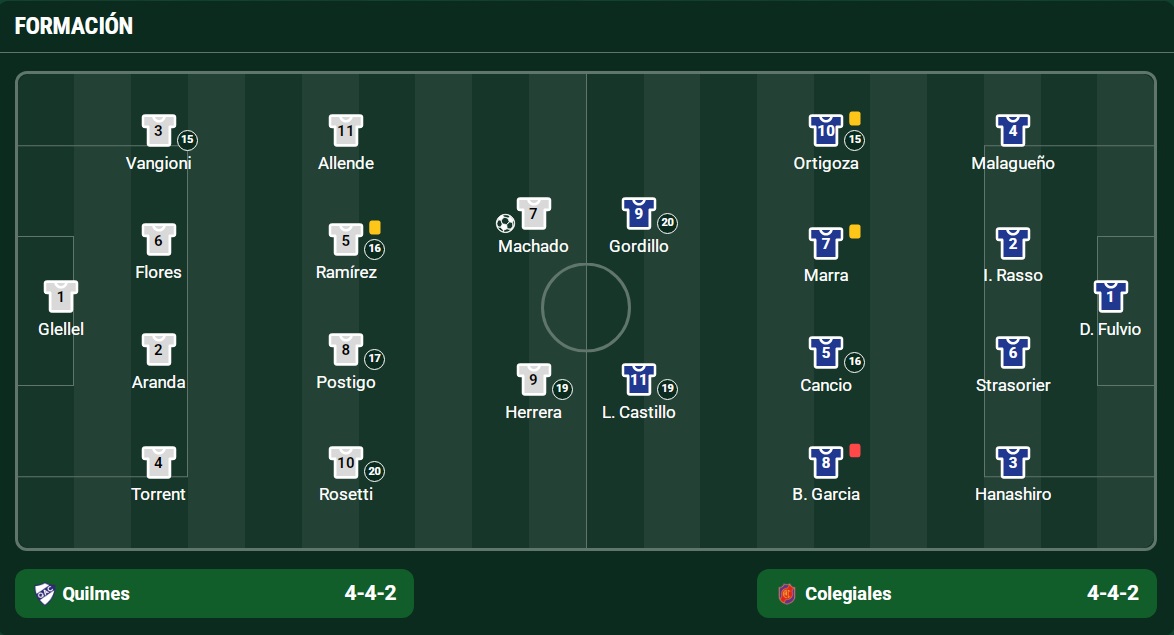Pick Hanashiro's number 3 shirt
1174x635 pixels.
click(x=1012, y=462)
